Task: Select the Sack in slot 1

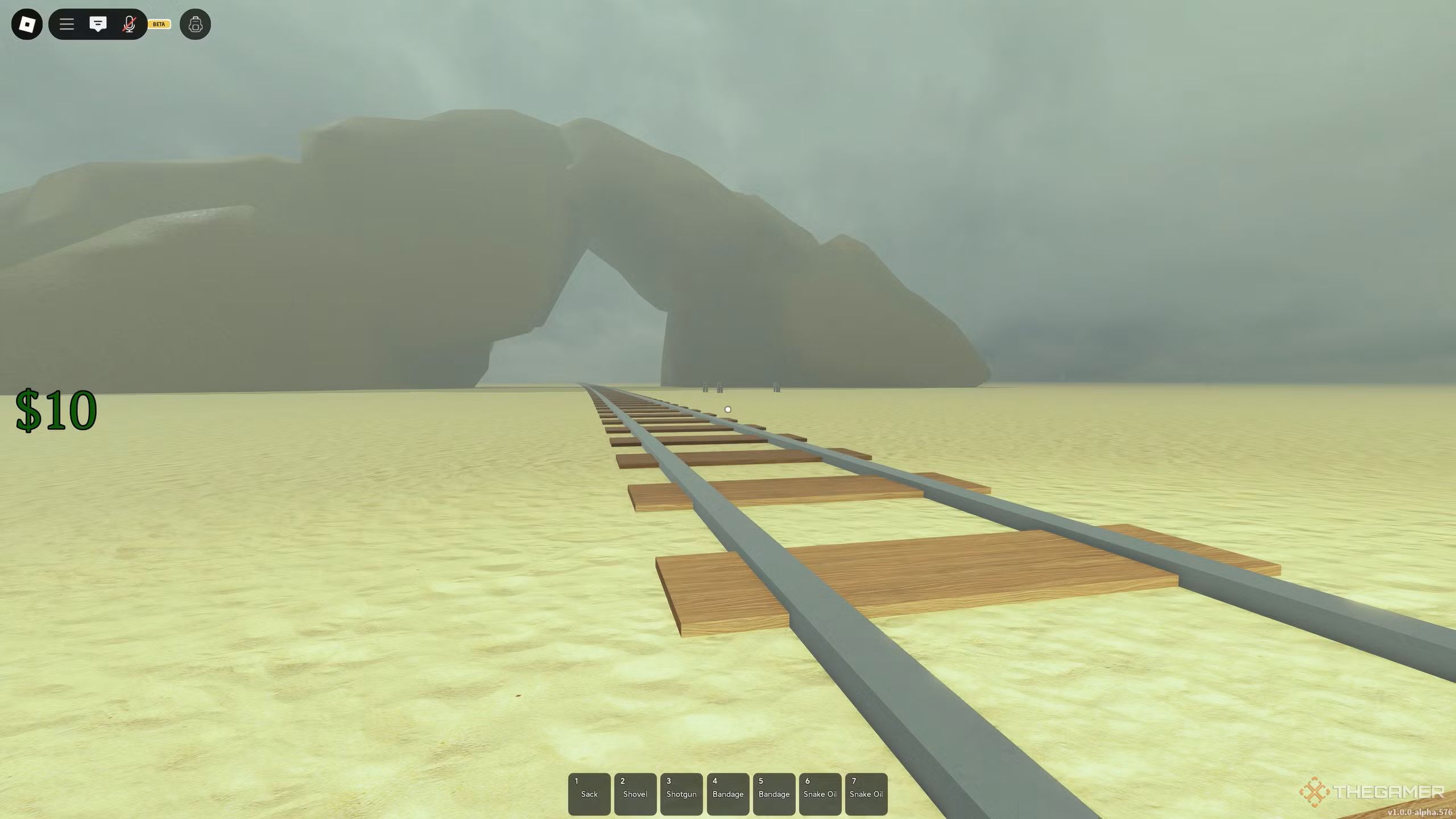Action: pyautogui.click(x=589, y=793)
